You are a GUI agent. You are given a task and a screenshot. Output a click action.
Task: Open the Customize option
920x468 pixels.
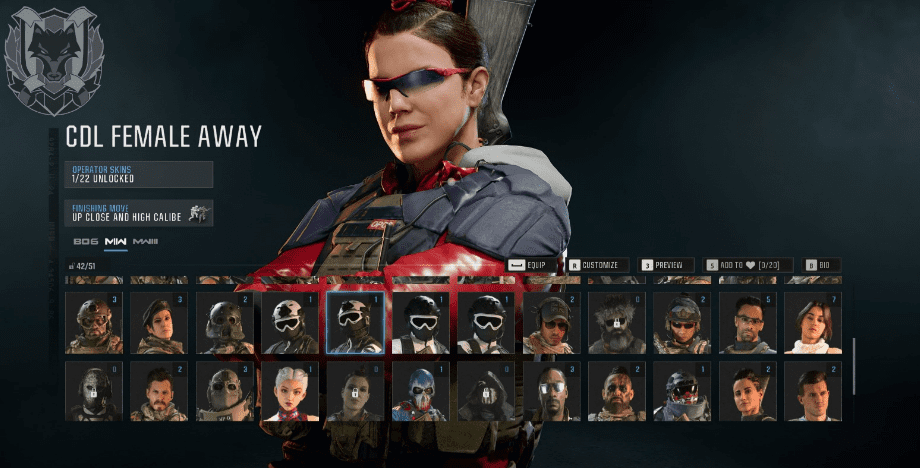pos(598,265)
